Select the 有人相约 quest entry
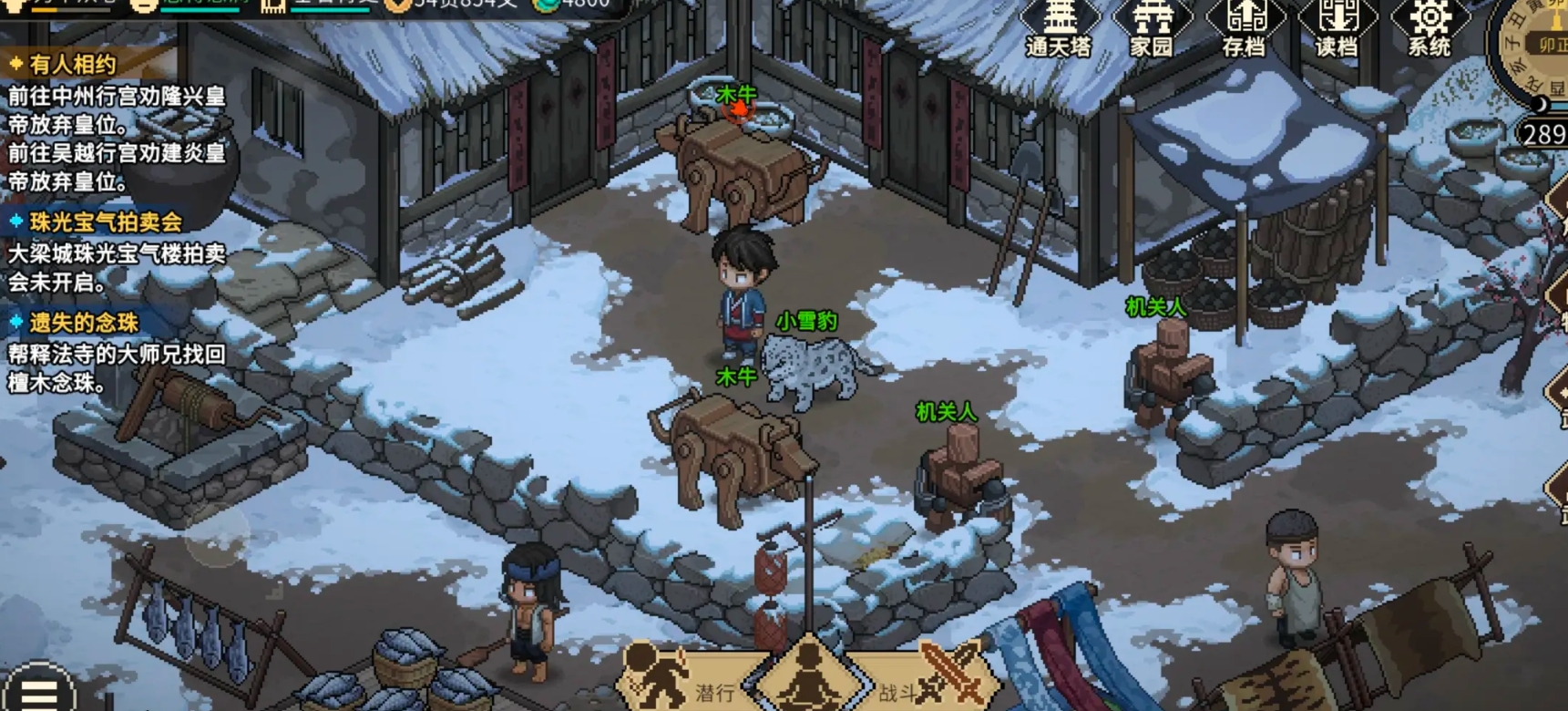 (74, 65)
